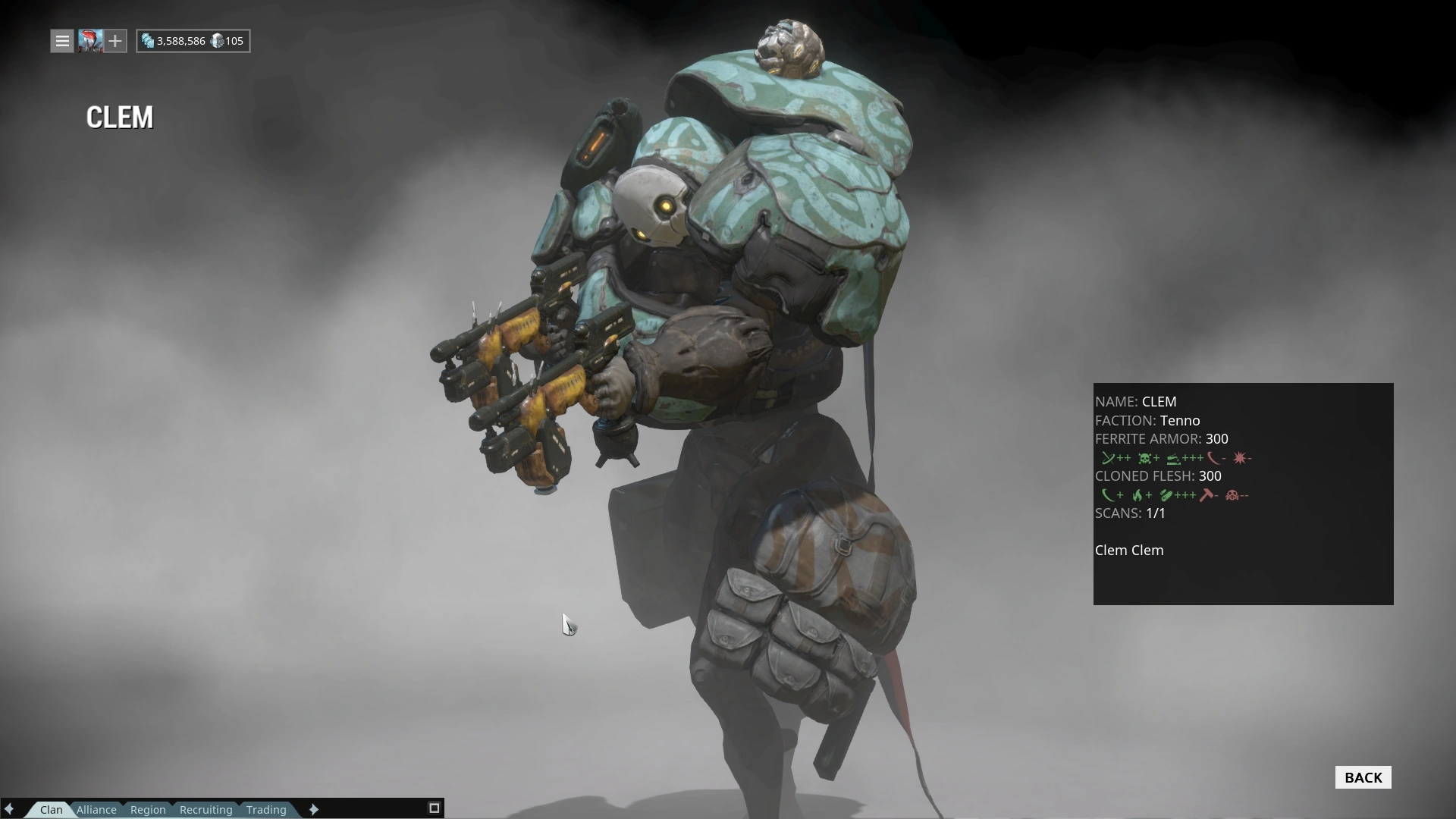
Task: Open the credits and platinum balance panel
Action: (x=193, y=41)
